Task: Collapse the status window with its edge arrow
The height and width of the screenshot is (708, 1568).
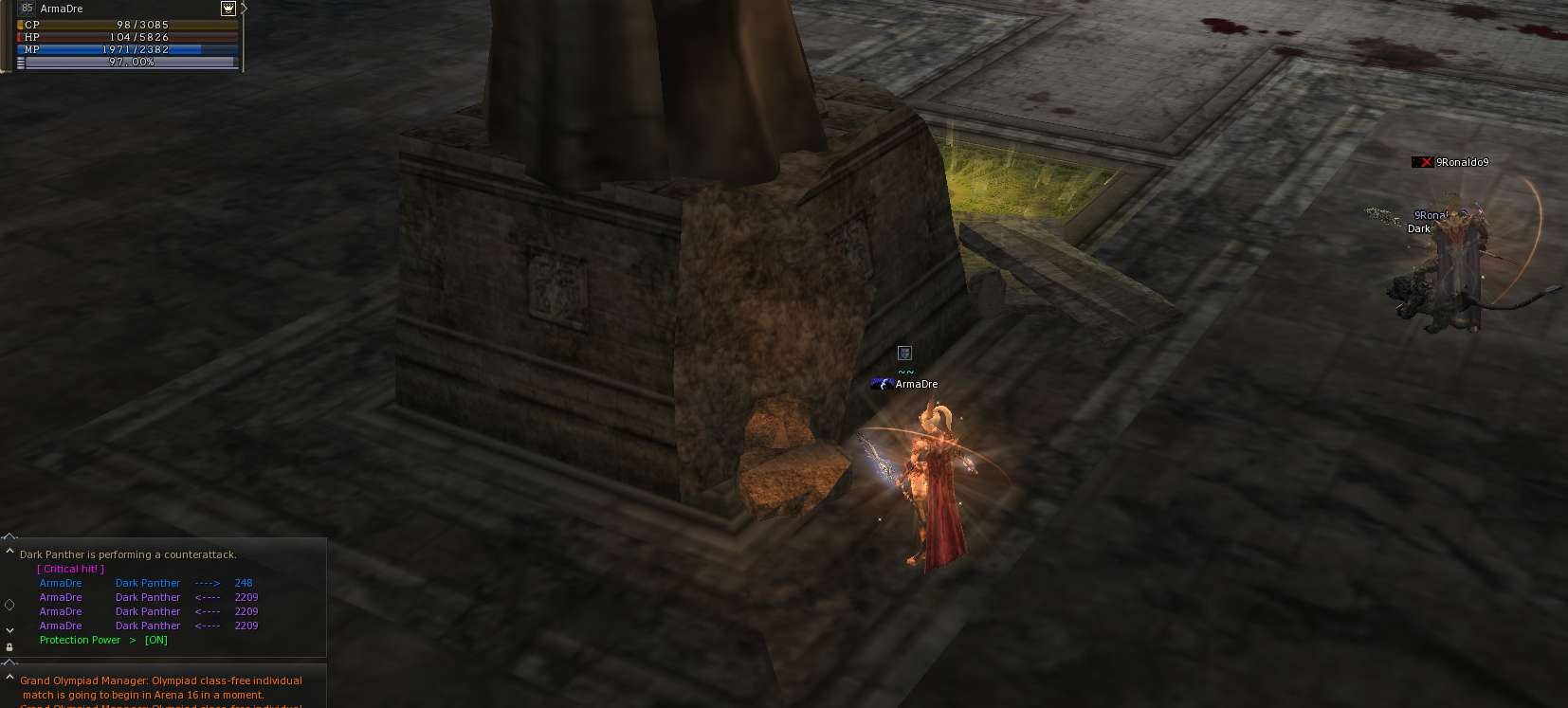Action: (x=245, y=9)
